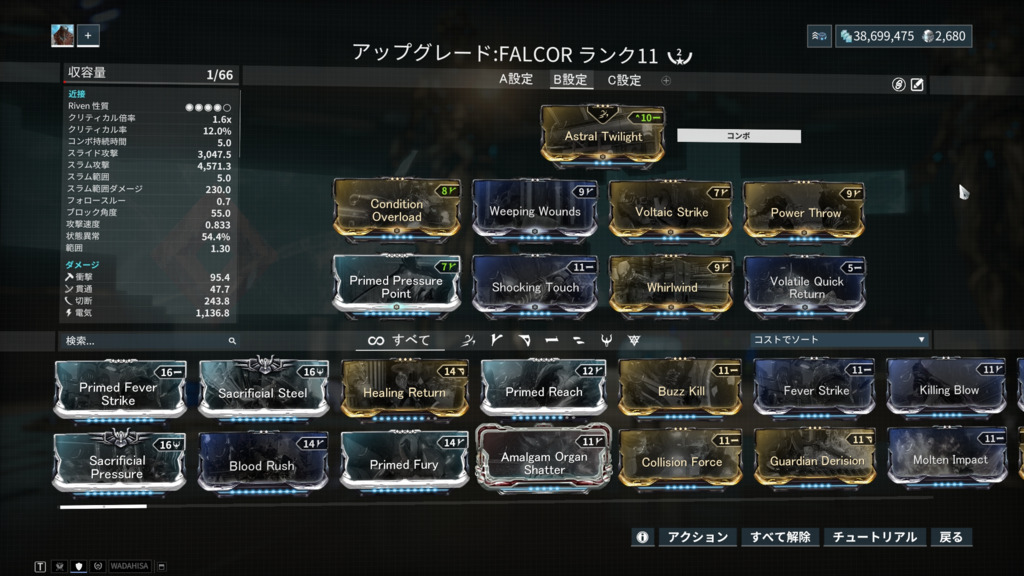
Task: Pick the Amalgam Organ Shatter mod
Action: click(544, 463)
